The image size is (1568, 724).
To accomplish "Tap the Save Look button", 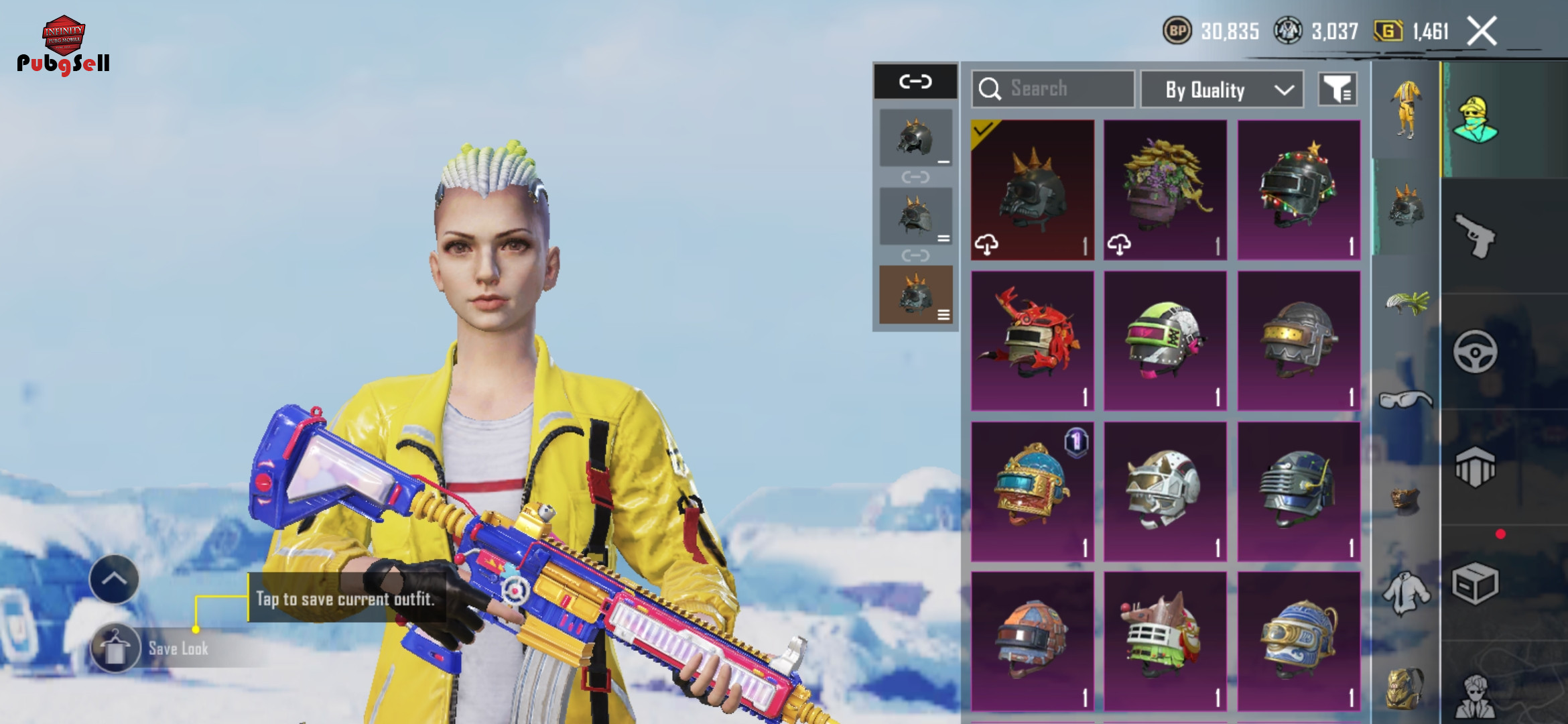I will click(x=115, y=648).
